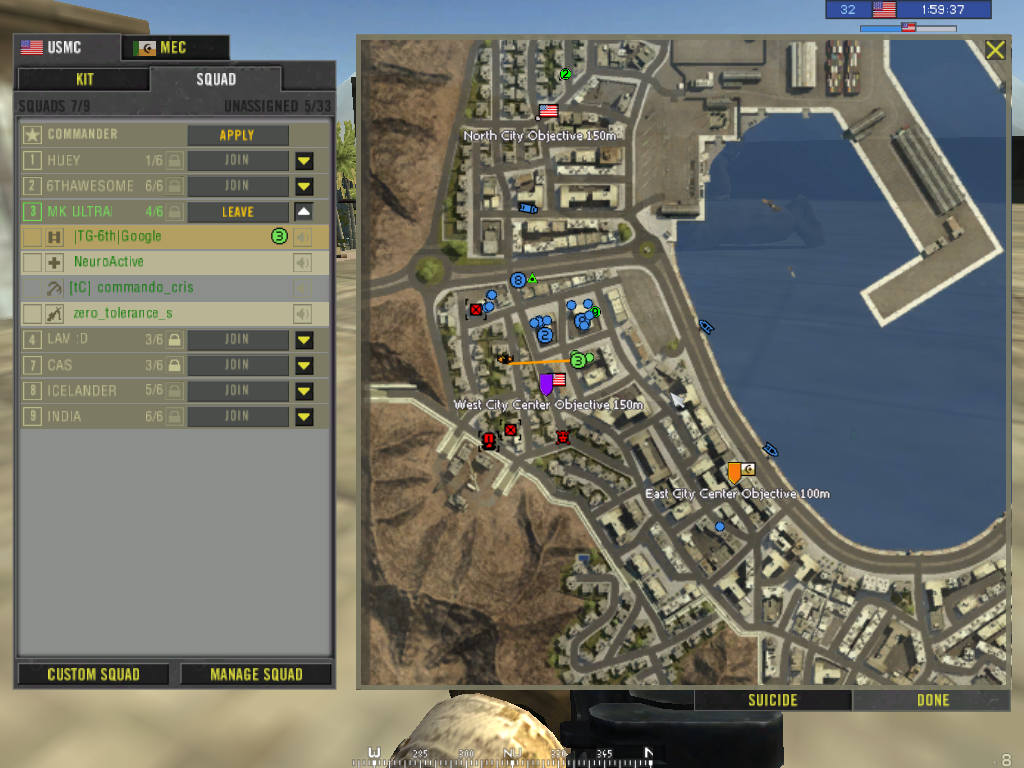Join the 6THAWESOME squad

pos(237,186)
